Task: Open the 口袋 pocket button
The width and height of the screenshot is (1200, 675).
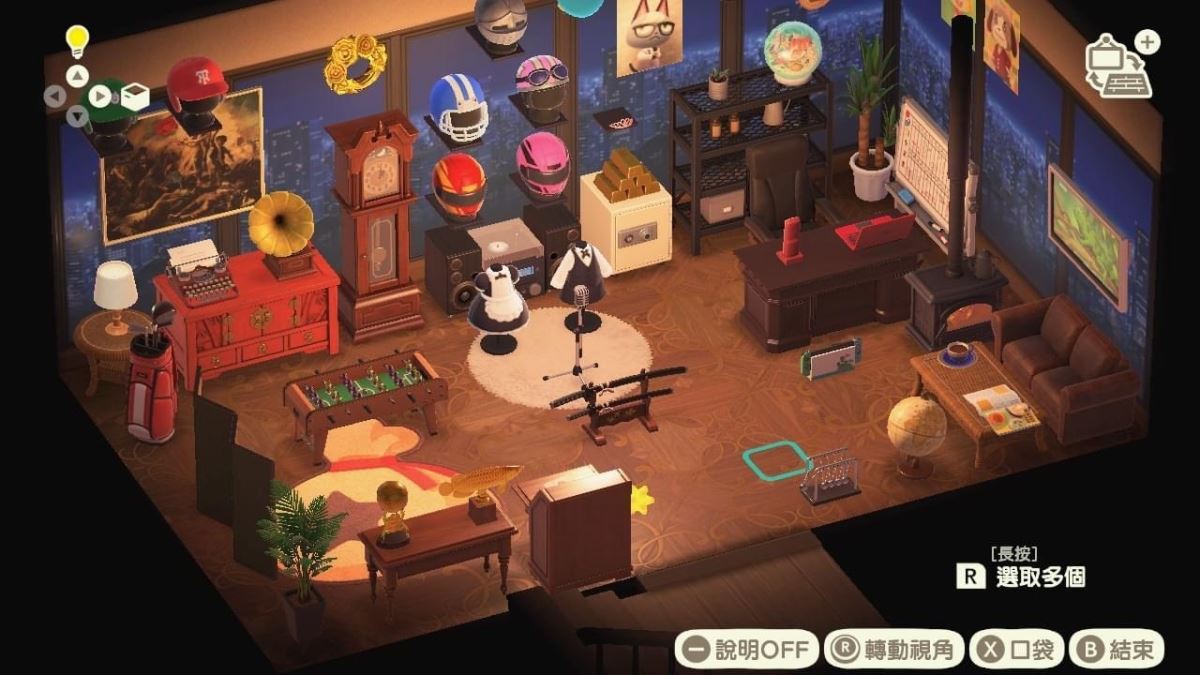Action: click(1017, 650)
